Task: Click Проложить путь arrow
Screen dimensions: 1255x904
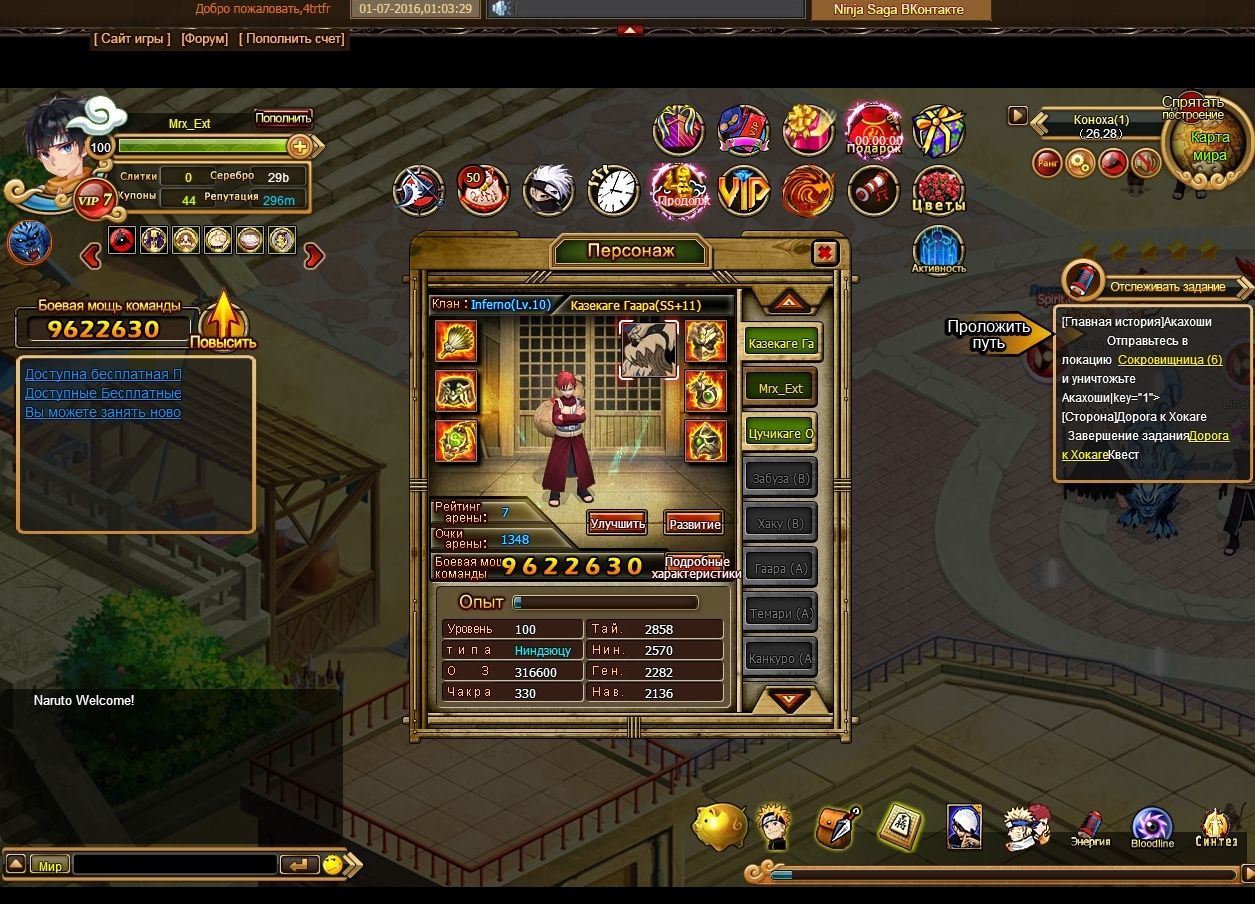Action: point(995,335)
